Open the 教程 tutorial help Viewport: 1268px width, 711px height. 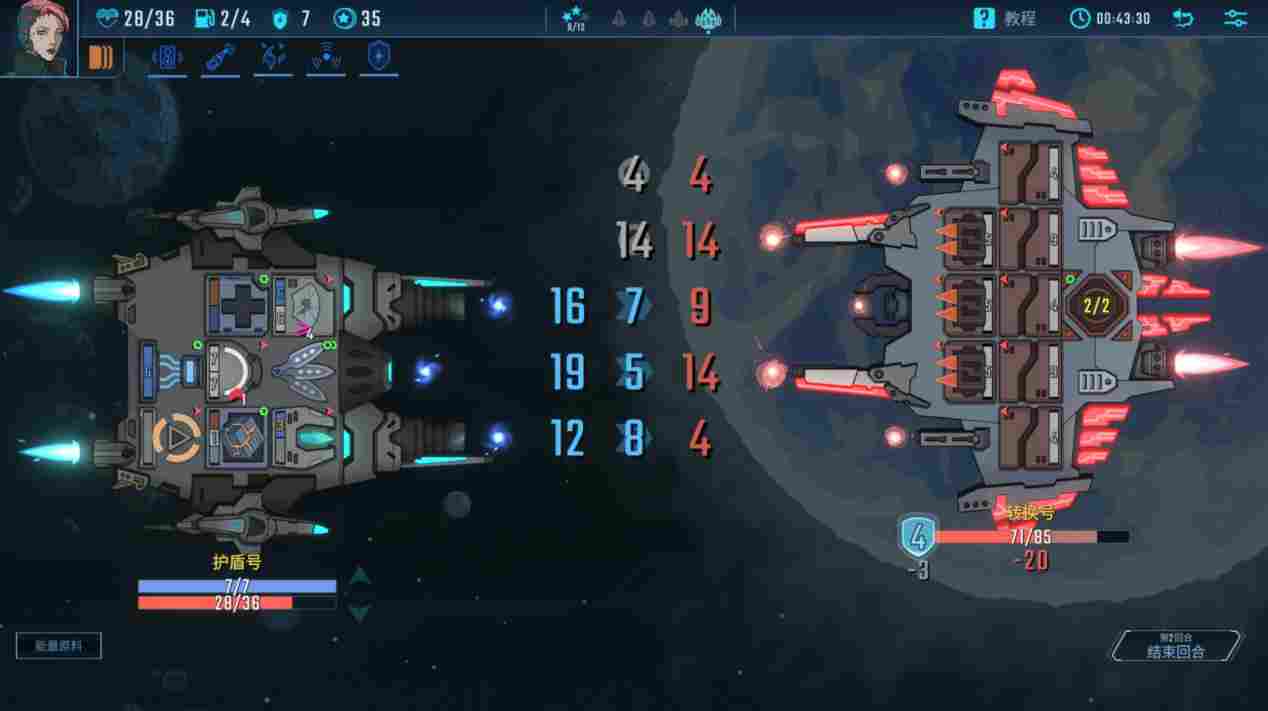[x=1005, y=18]
